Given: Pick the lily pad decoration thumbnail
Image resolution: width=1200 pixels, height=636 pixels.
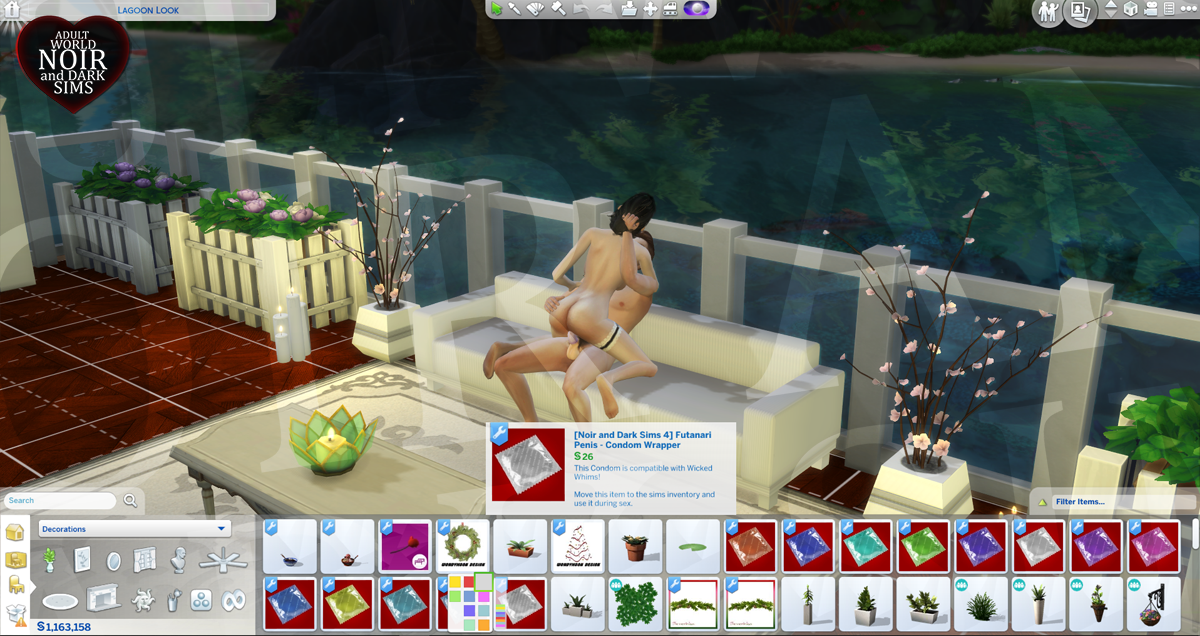Looking at the screenshot, I should click(693, 546).
